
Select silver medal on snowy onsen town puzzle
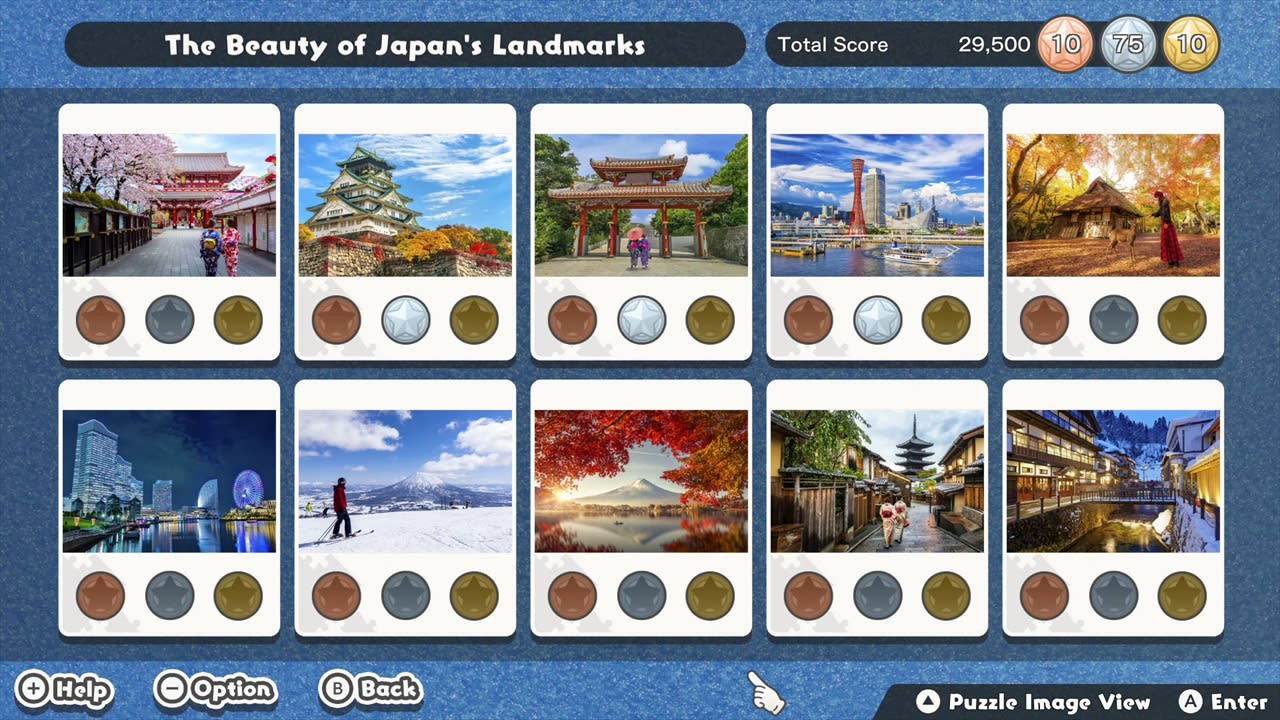(x=1114, y=595)
